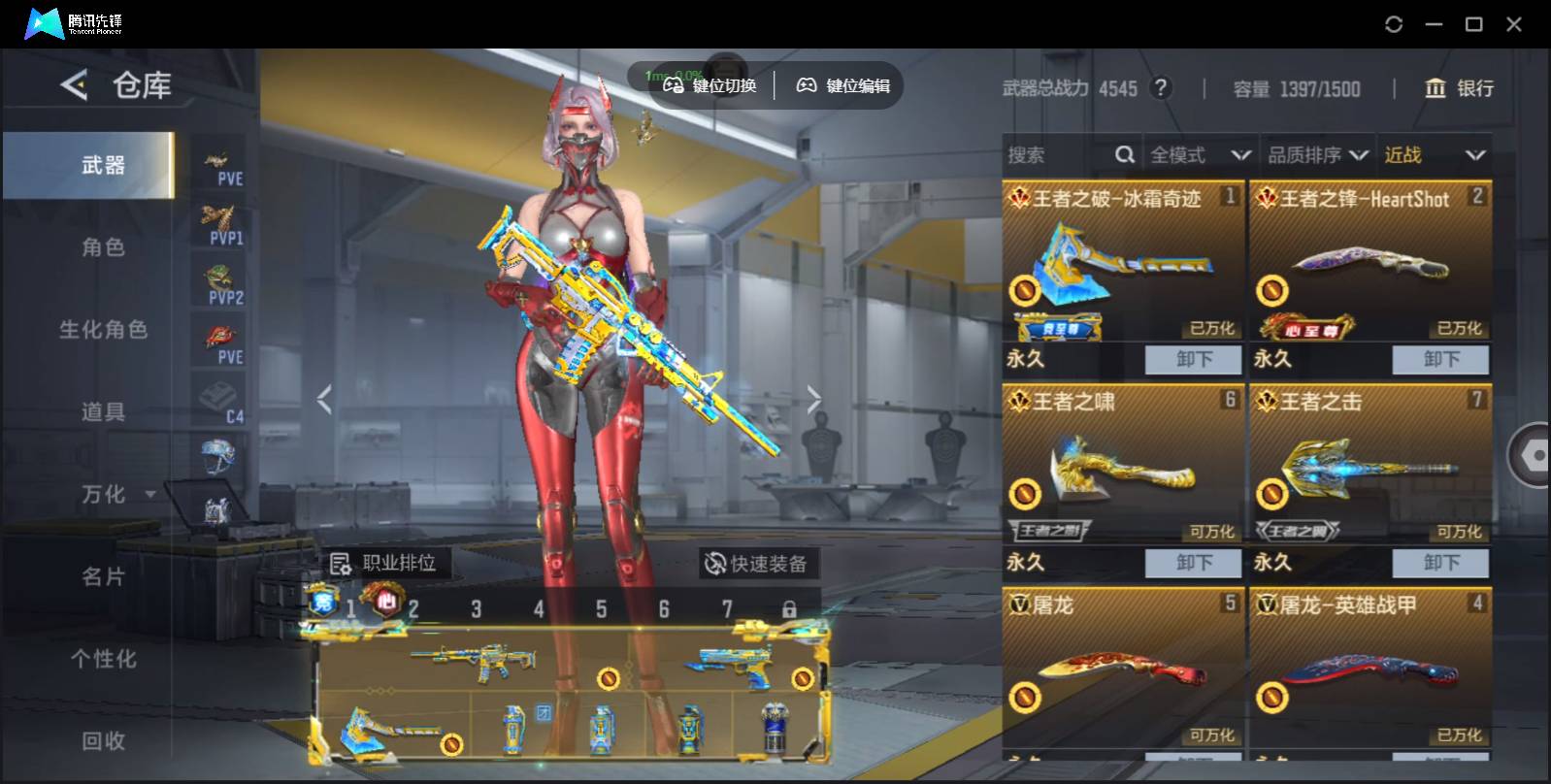Click the weapon power help question mark
The height and width of the screenshot is (784, 1551).
point(1159,88)
